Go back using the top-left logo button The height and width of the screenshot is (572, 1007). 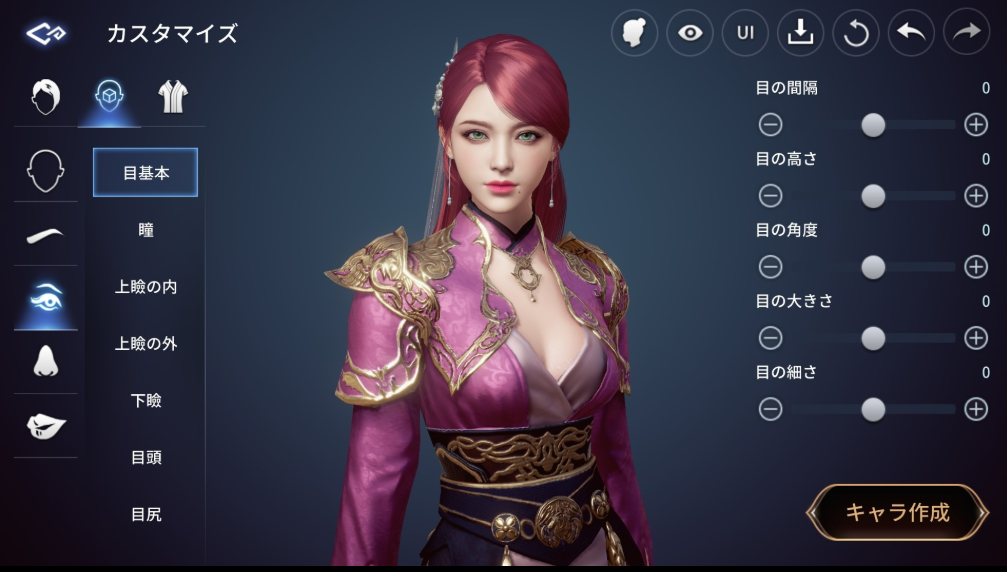click(46, 34)
